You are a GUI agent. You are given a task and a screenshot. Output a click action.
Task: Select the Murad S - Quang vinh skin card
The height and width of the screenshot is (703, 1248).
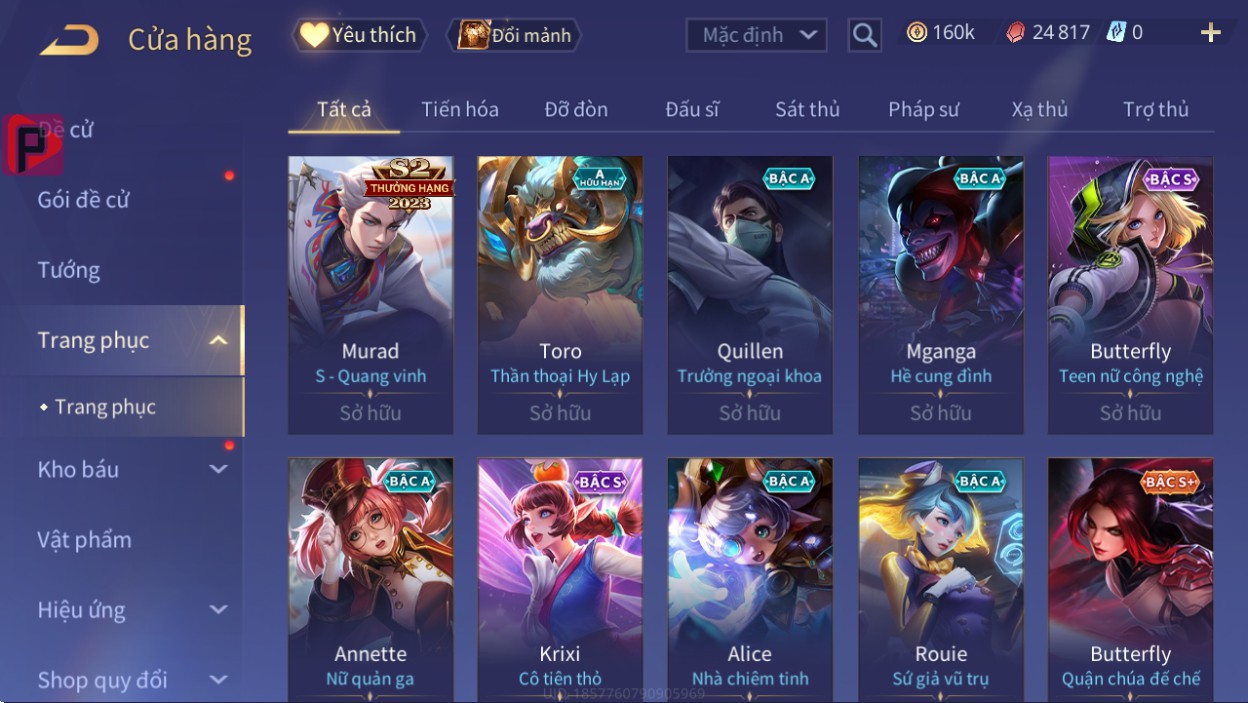point(370,294)
